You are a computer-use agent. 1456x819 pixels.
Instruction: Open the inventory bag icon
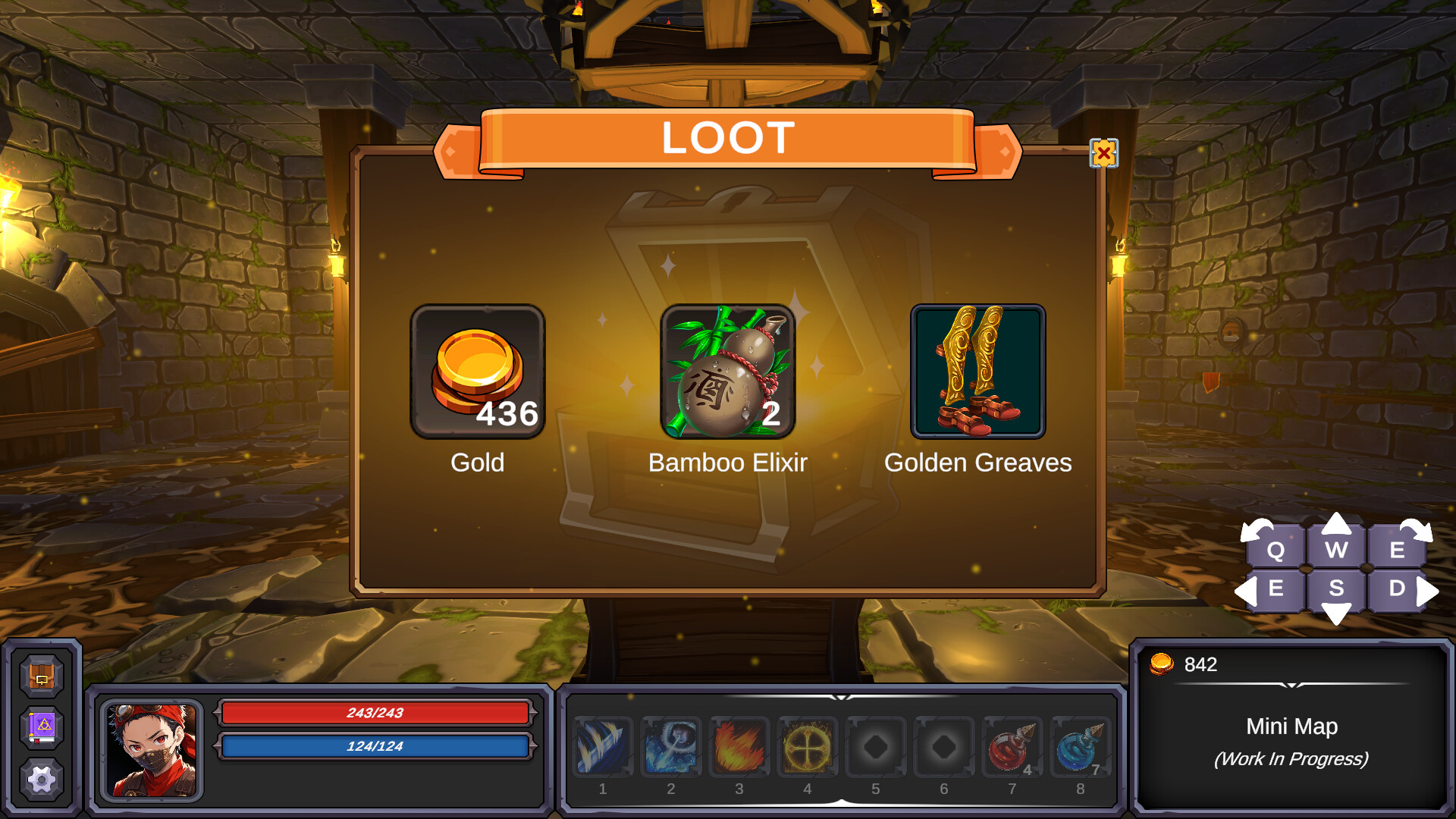tap(42, 677)
